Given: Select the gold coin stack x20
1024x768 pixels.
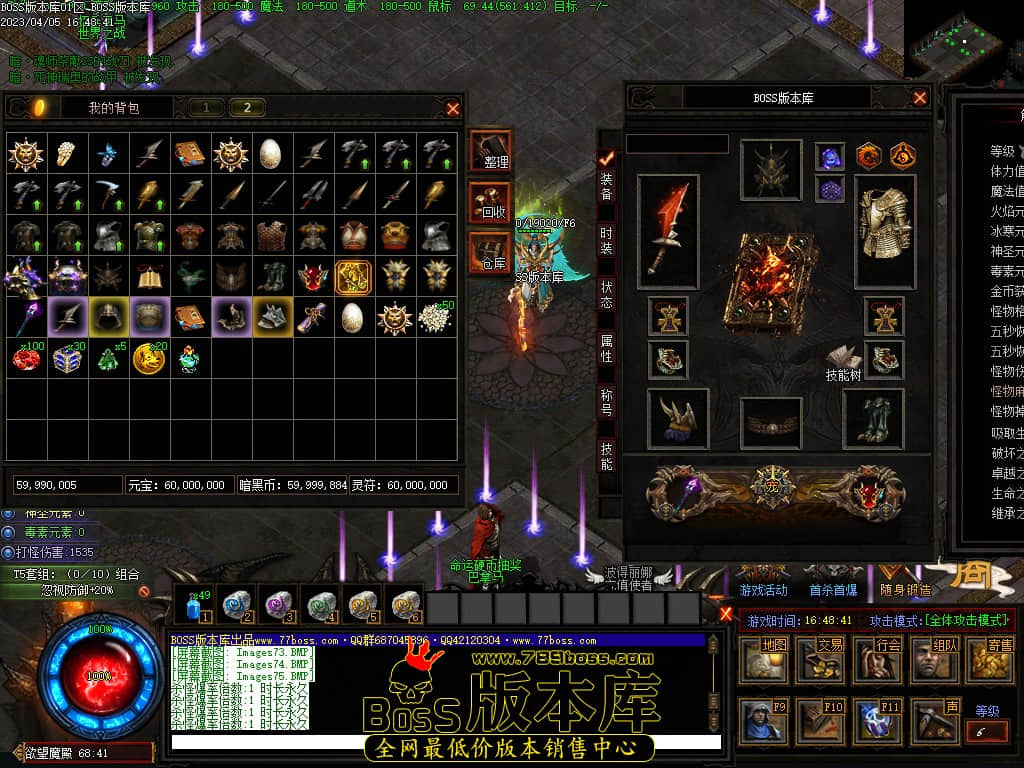Looking at the screenshot, I should (149, 358).
